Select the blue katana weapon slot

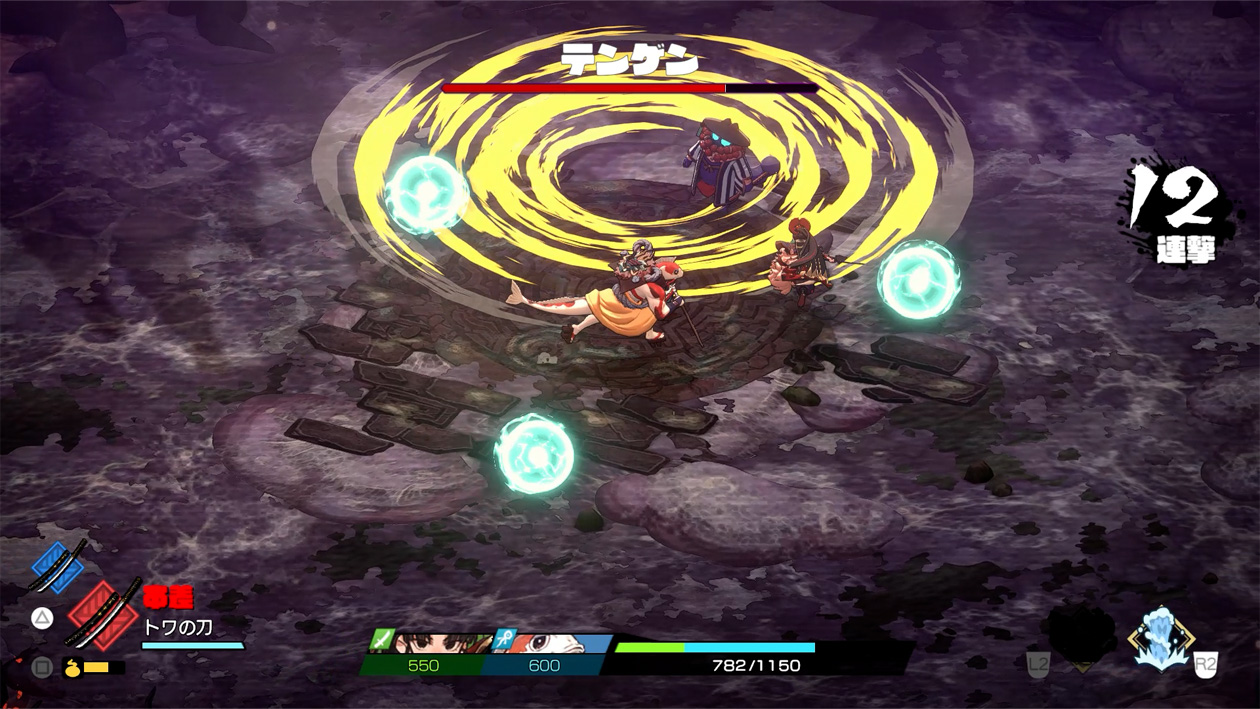click(58, 567)
